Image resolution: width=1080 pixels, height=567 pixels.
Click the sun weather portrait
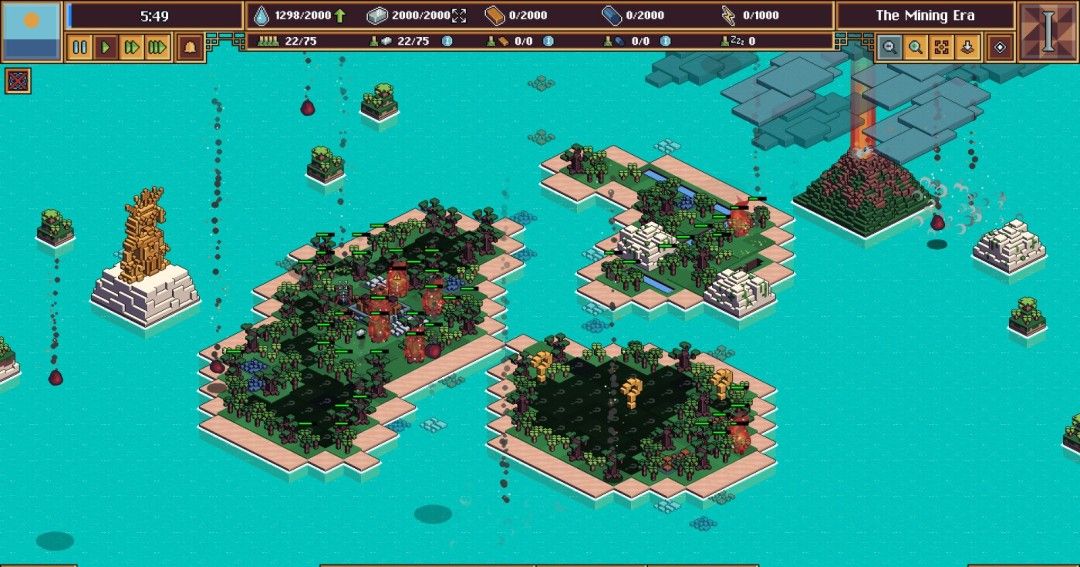(x=31, y=31)
